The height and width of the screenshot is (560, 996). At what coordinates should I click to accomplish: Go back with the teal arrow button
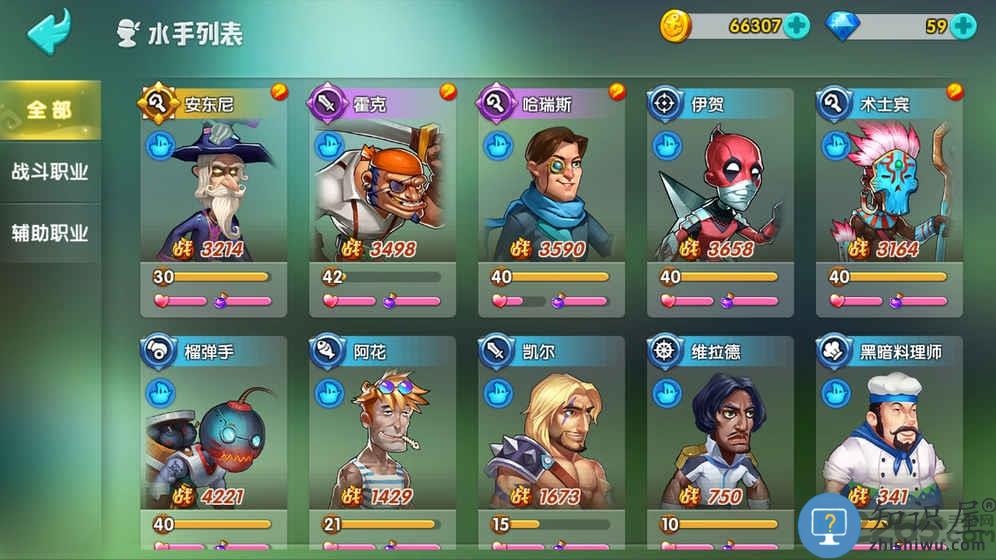pyautogui.click(x=48, y=32)
